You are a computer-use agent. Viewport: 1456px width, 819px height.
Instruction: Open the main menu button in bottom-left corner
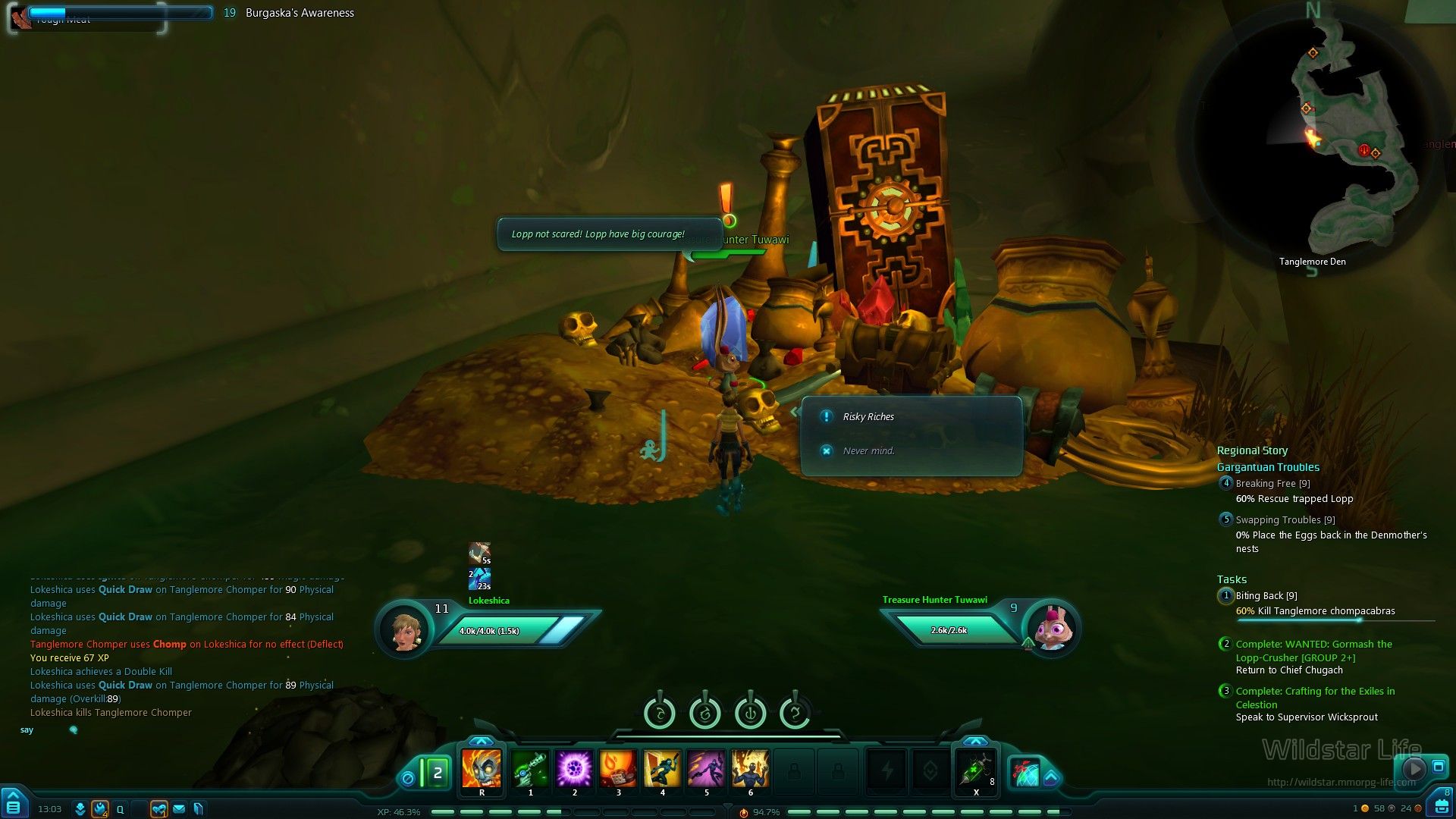[13, 805]
